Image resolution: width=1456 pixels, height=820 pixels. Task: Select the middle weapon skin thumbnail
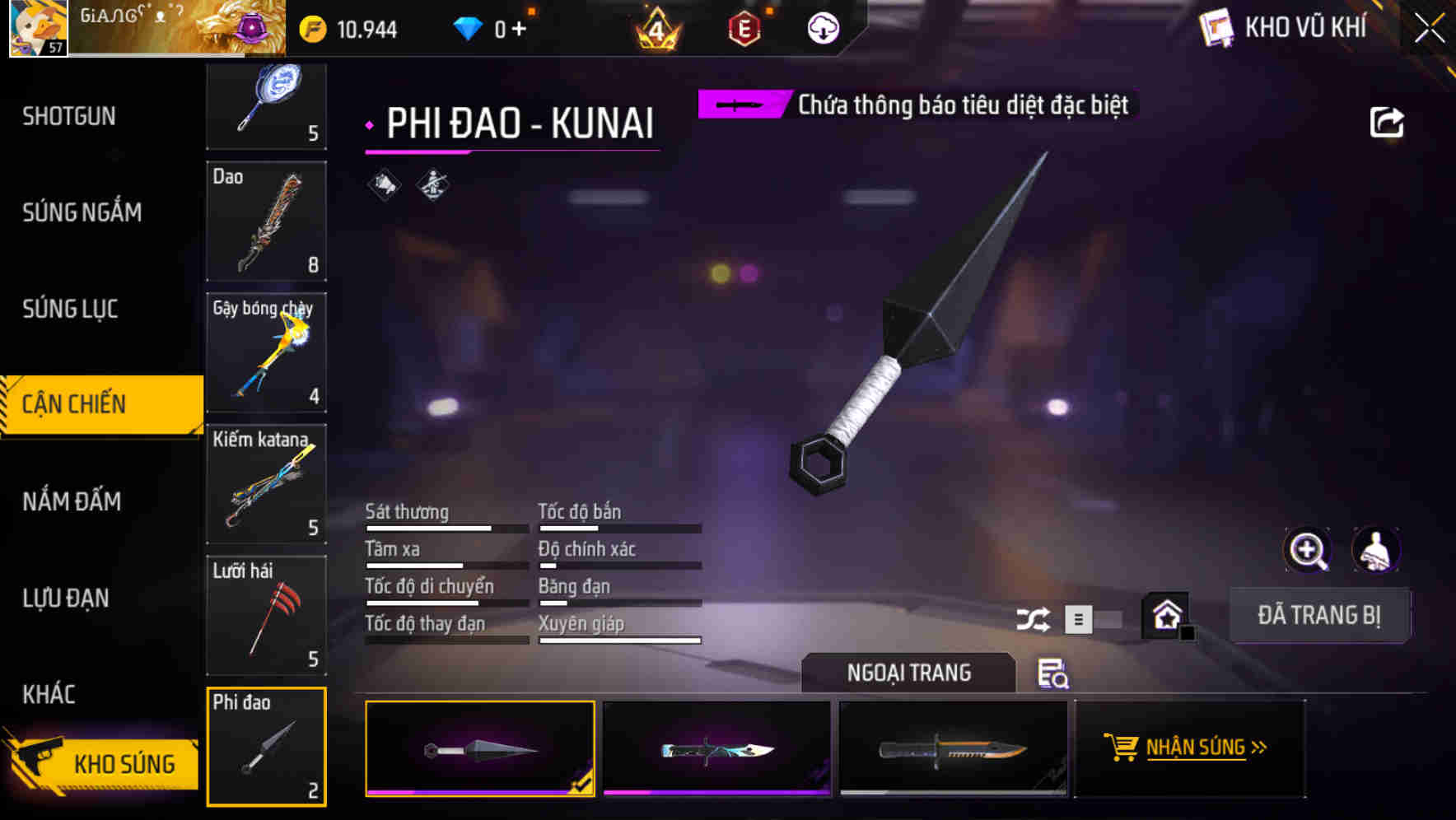pyautogui.click(x=716, y=749)
